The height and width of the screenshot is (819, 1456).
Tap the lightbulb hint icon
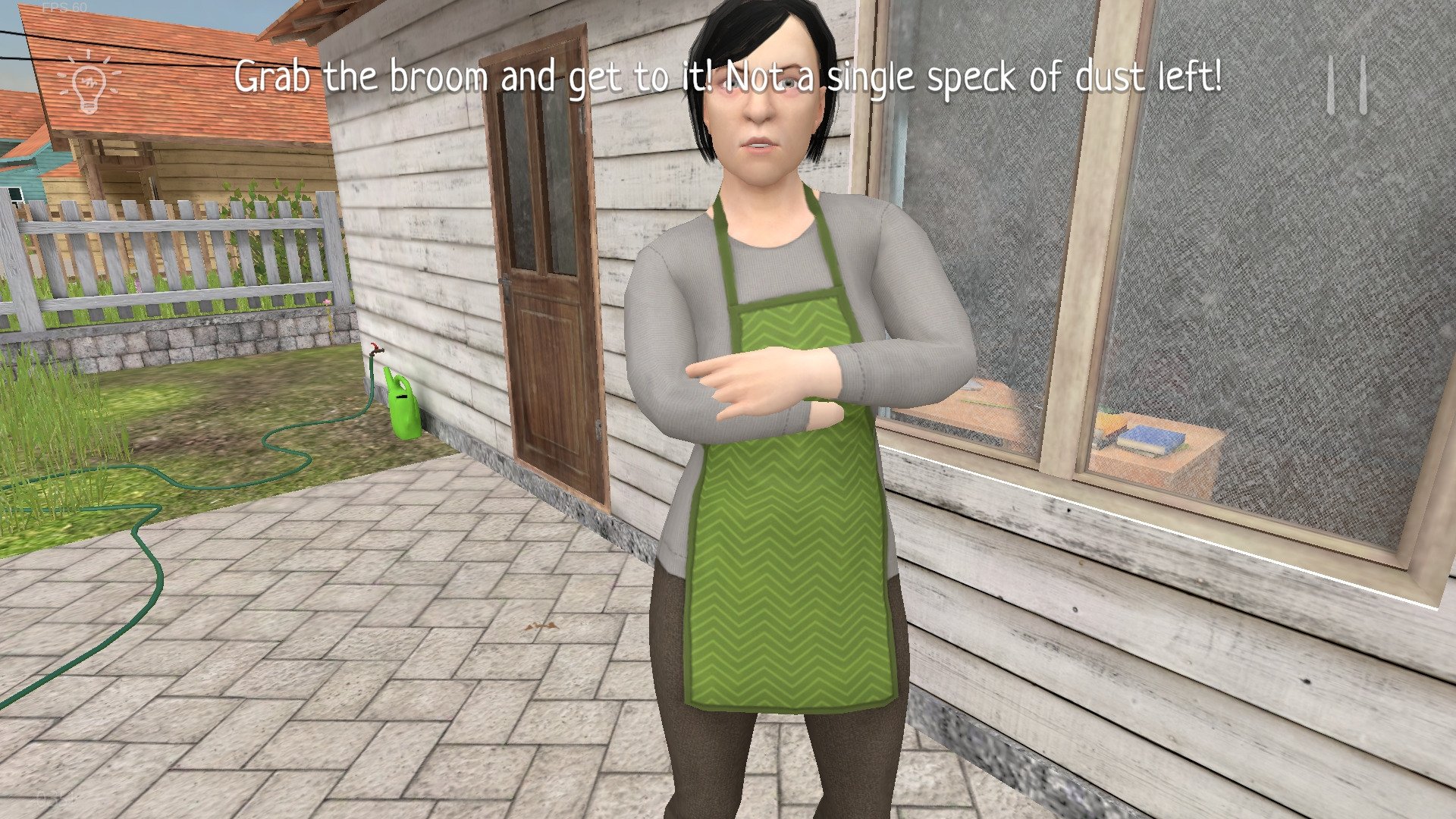tap(89, 82)
